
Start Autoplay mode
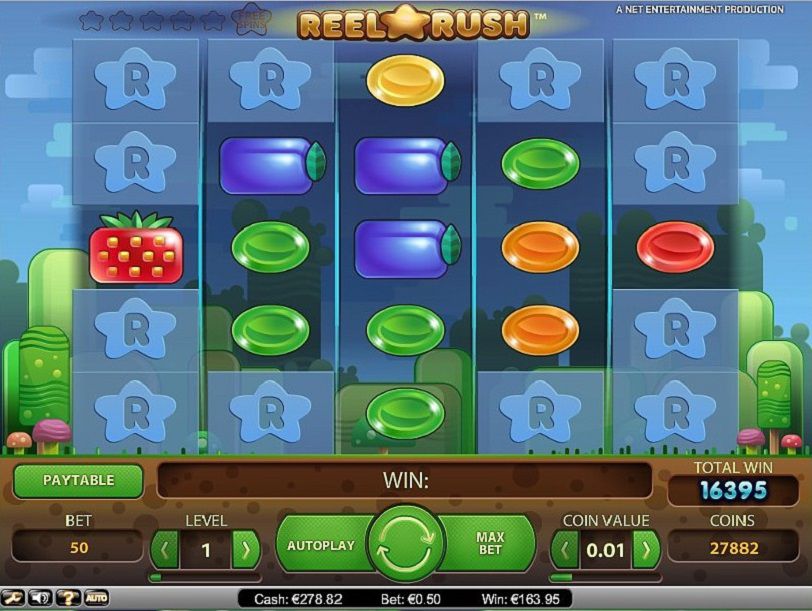(x=321, y=546)
